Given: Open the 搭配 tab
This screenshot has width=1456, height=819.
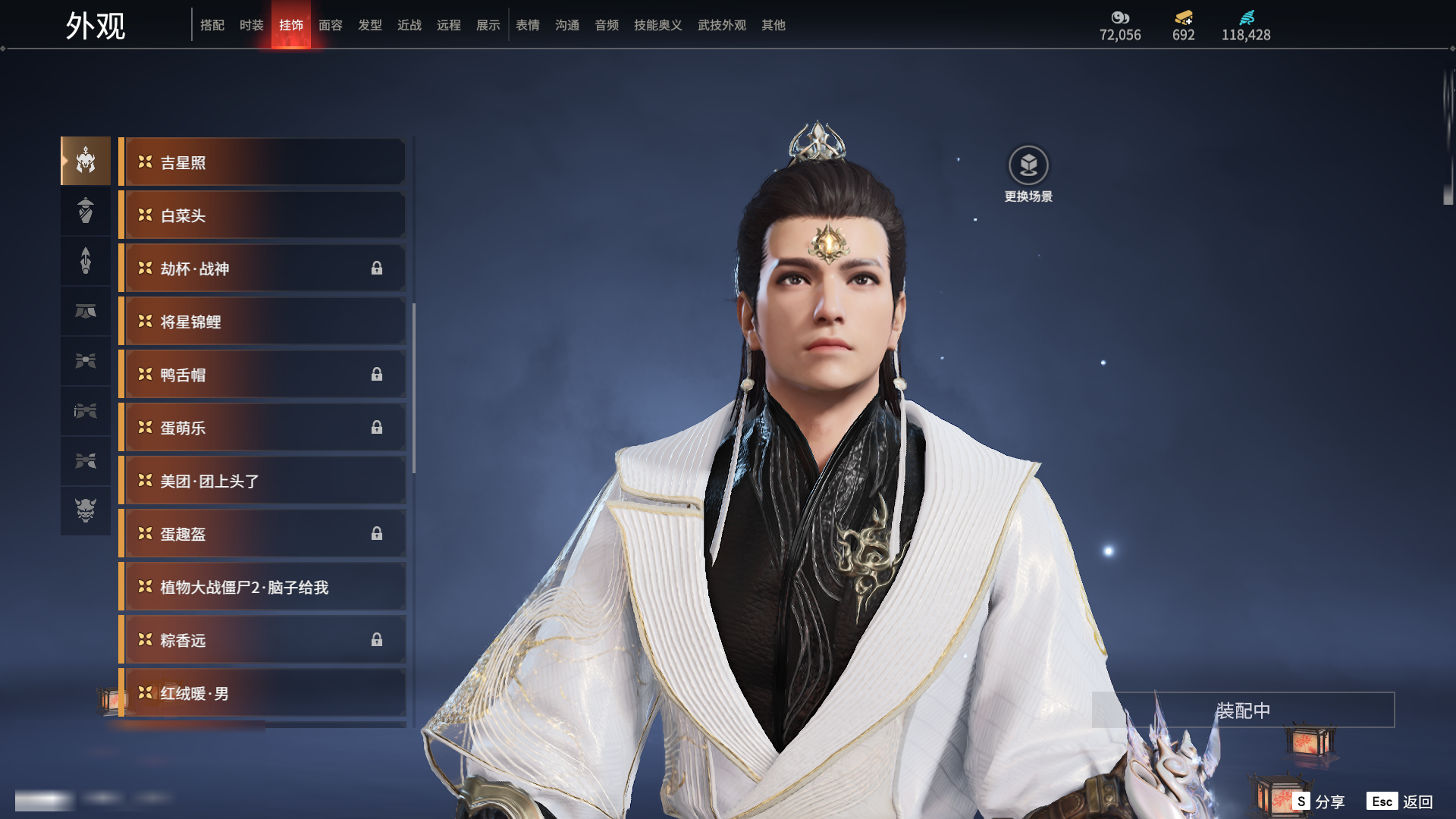Looking at the screenshot, I should (x=212, y=25).
